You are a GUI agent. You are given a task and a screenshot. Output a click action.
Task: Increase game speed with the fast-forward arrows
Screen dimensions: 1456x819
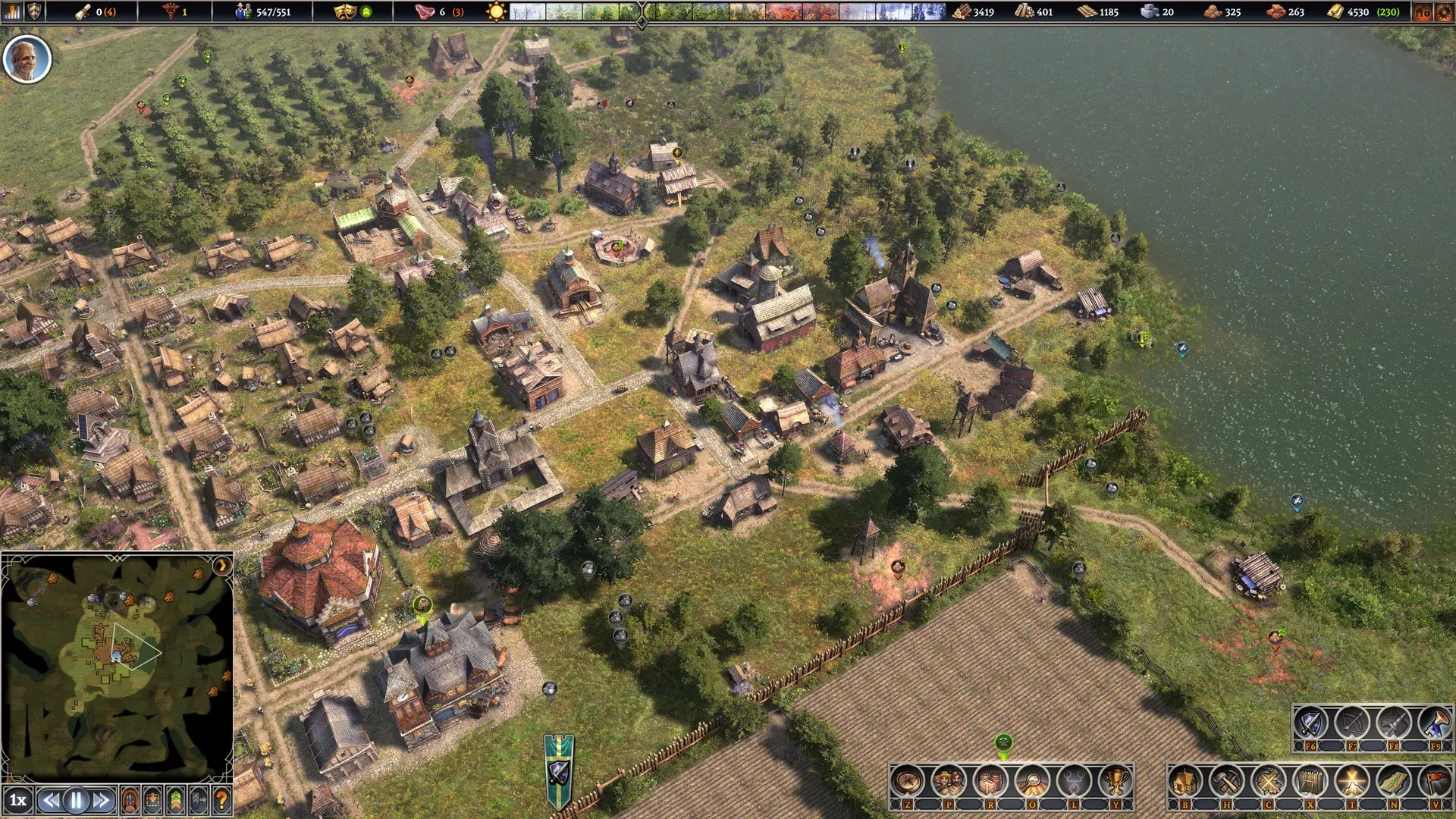(102, 800)
